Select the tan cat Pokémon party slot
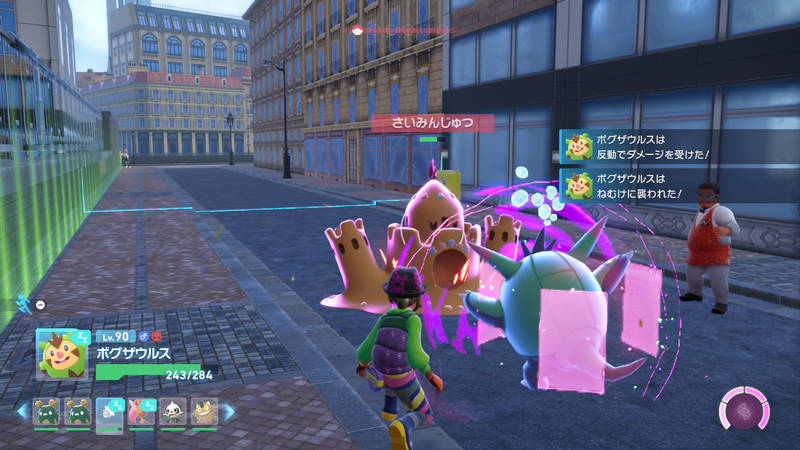Viewport: 800px width, 450px height. (x=204, y=411)
